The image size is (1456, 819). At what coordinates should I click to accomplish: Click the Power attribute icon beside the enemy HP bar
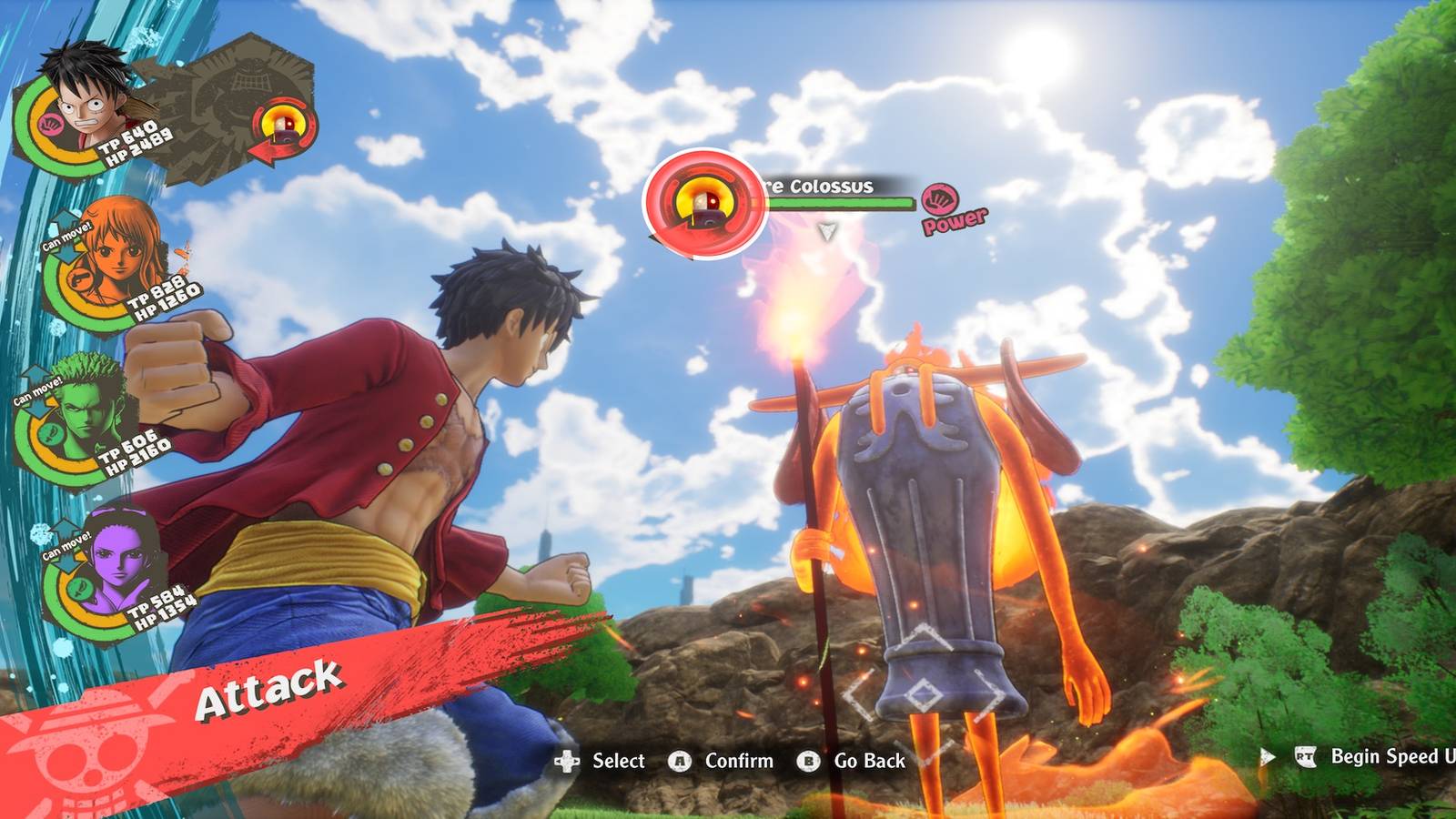point(941,200)
